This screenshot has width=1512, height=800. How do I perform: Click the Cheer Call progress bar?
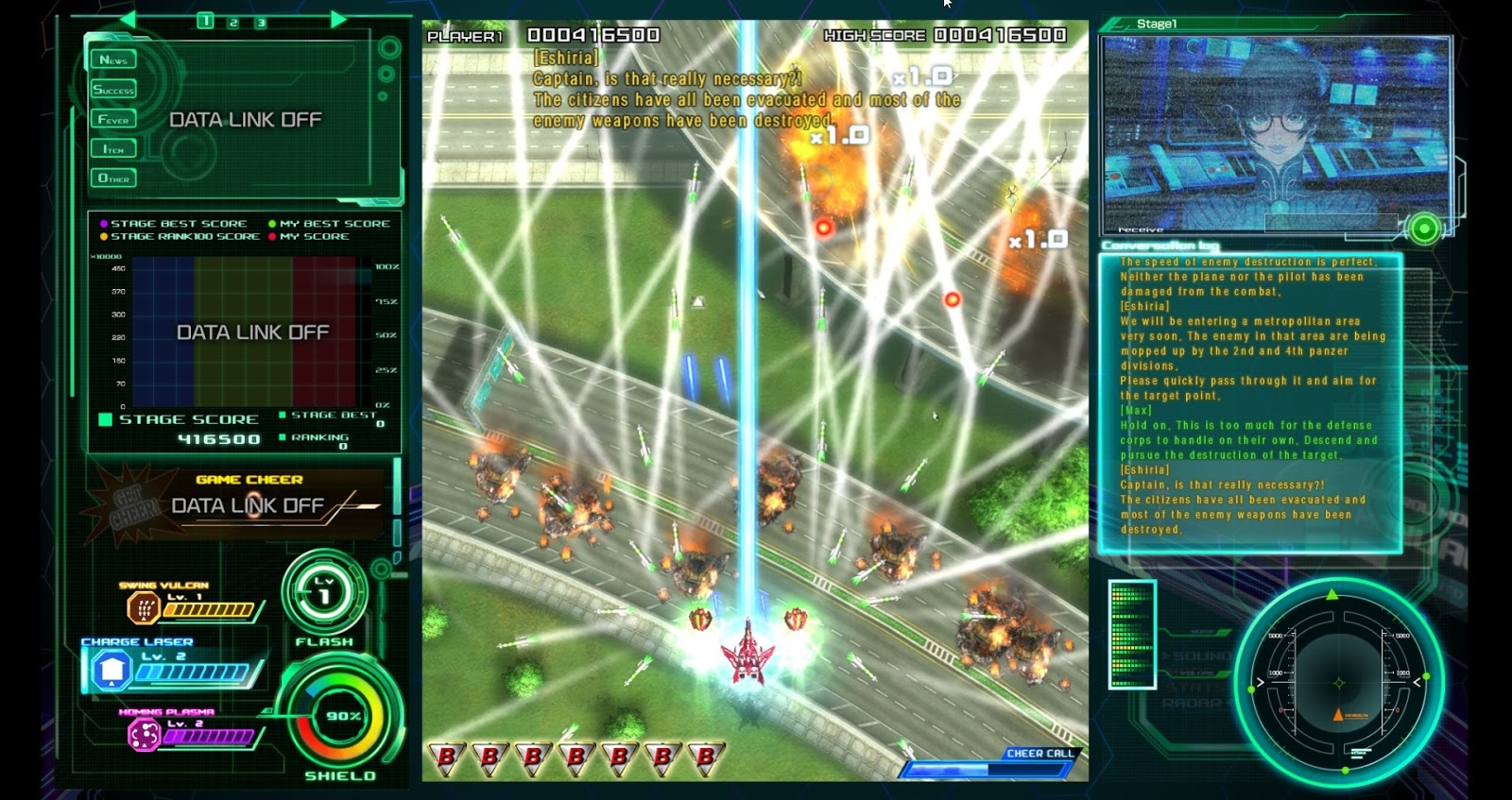(983, 770)
